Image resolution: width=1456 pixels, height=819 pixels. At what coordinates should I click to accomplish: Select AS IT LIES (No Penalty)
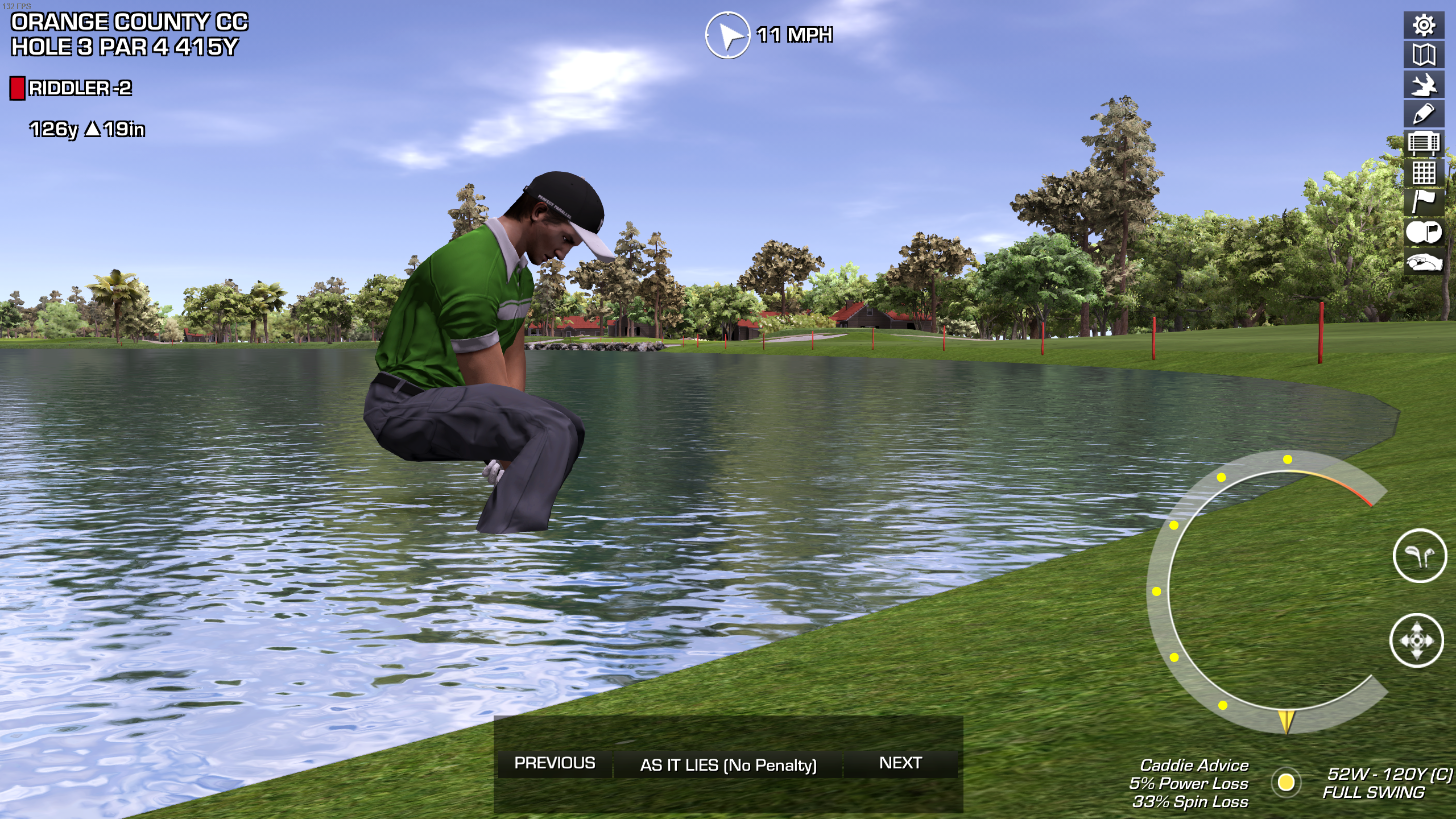click(x=728, y=764)
